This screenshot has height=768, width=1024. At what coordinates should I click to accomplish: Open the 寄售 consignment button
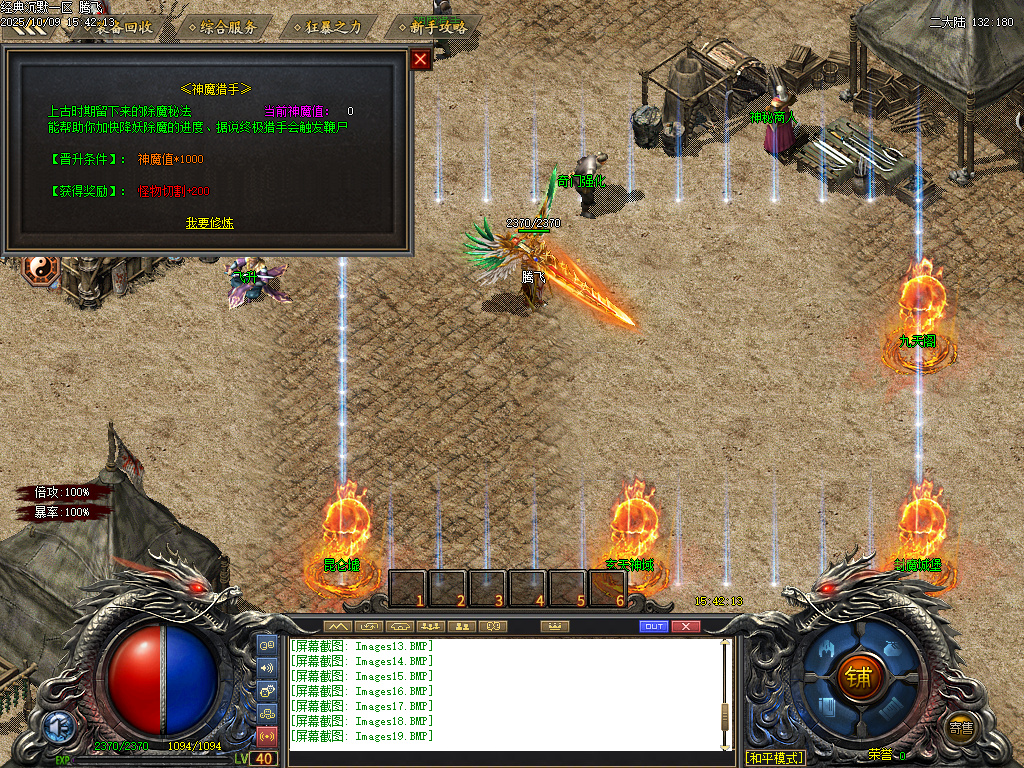pyautogui.click(x=961, y=728)
